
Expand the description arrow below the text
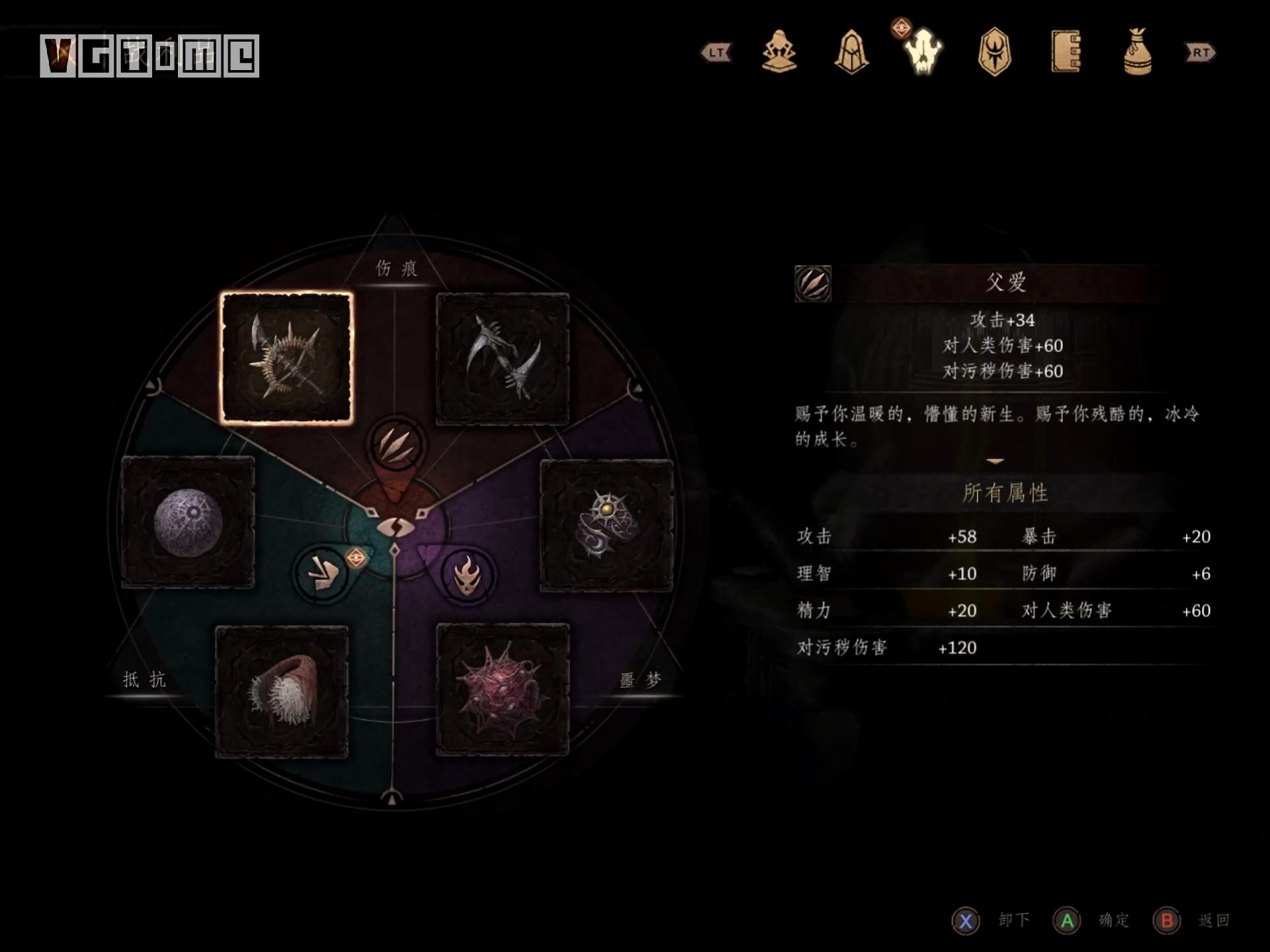[995, 461]
